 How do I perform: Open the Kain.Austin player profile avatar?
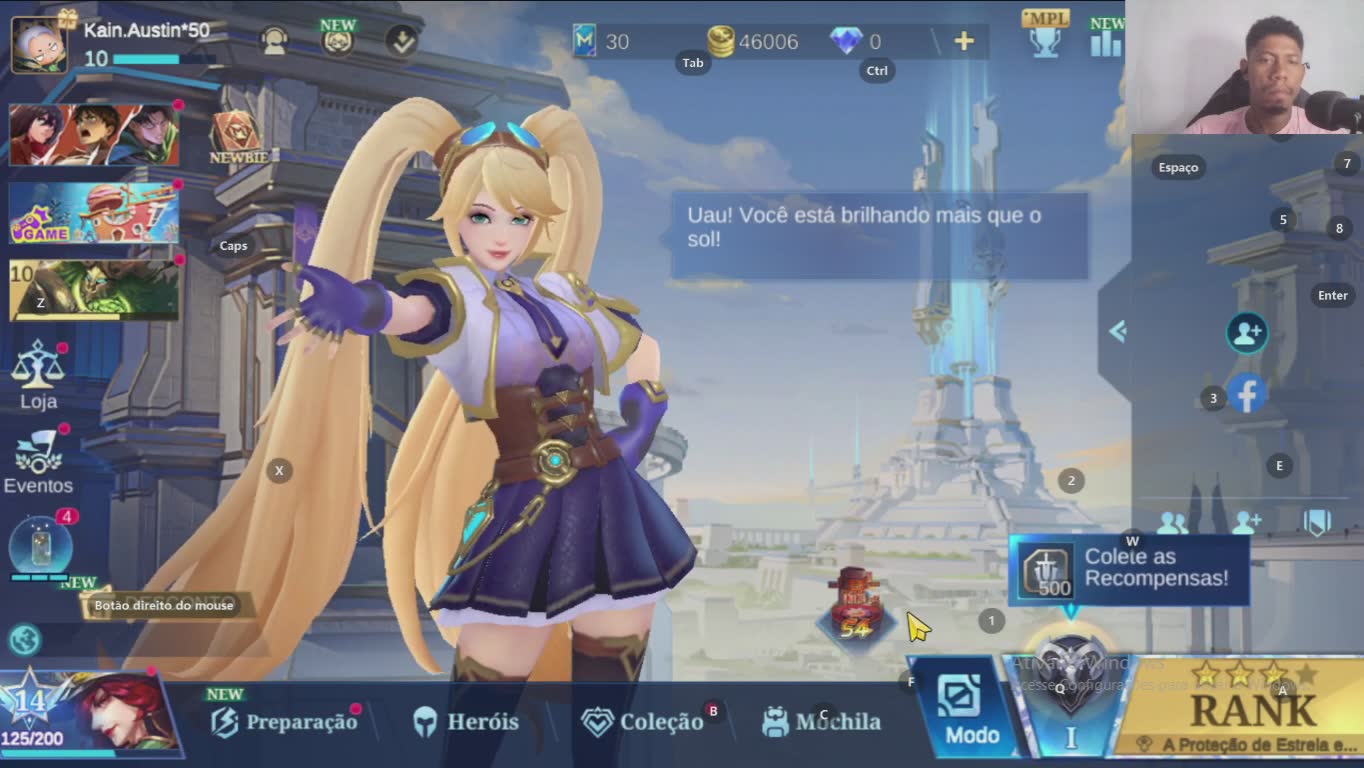(39, 44)
